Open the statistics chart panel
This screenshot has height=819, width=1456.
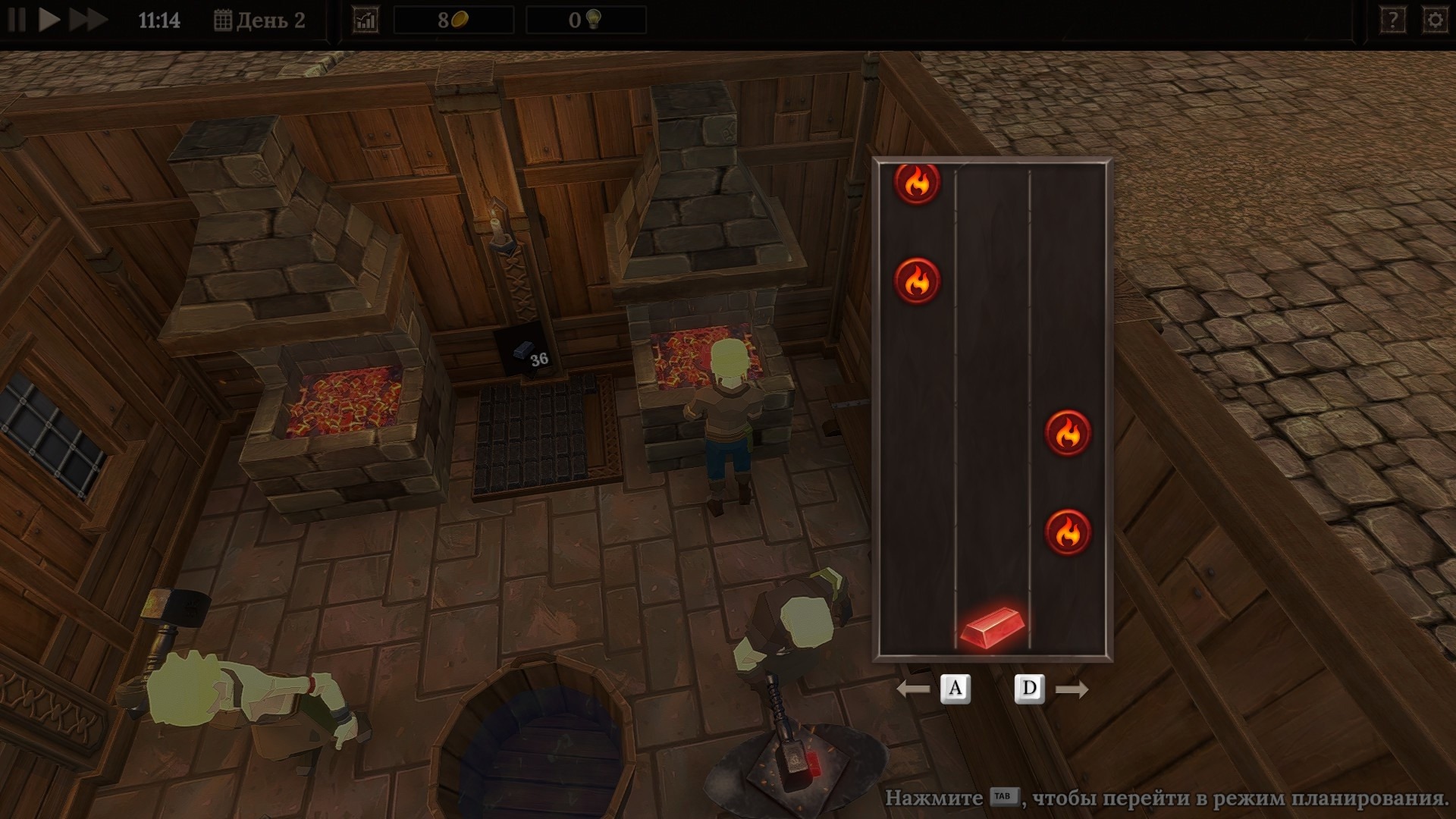(x=366, y=20)
